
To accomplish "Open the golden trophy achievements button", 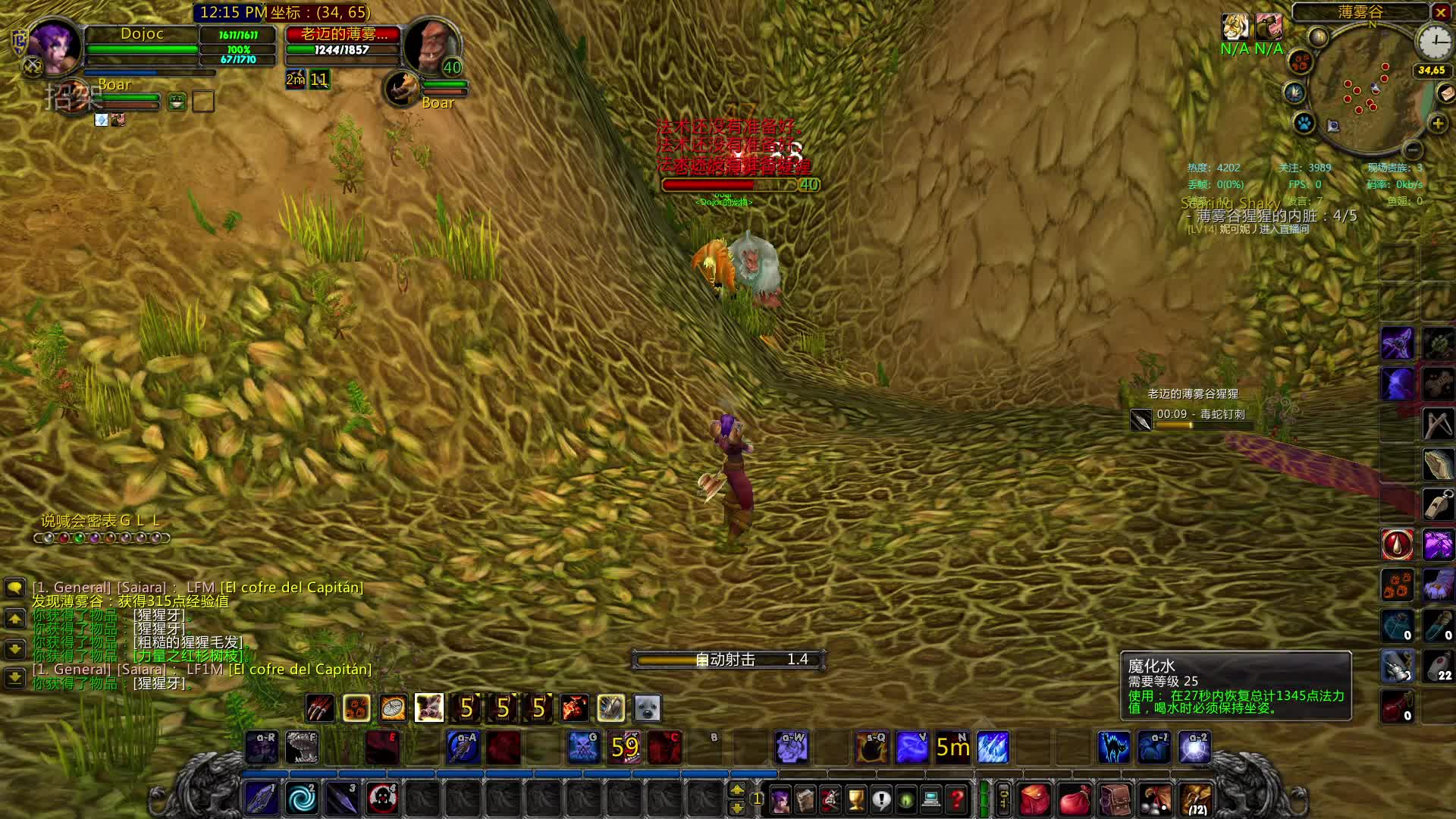I will coord(855,799).
